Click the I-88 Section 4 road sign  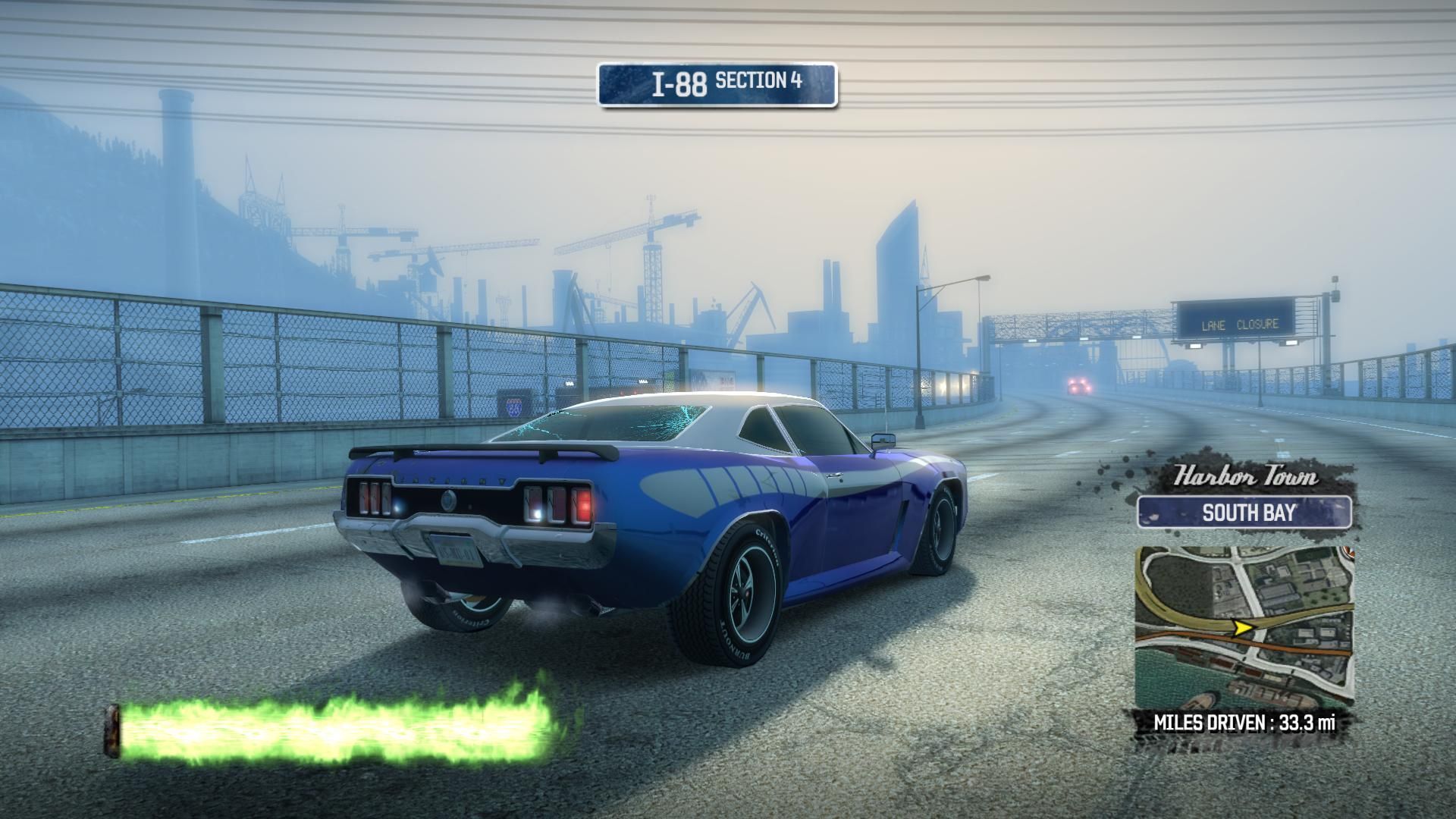[x=717, y=84]
